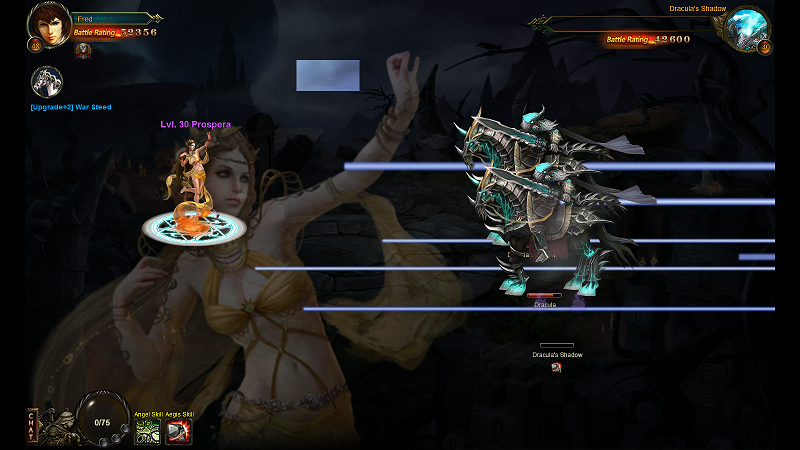Image resolution: width=800 pixels, height=450 pixels.
Task: Click Fred's player portrait
Action: tap(45, 24)
